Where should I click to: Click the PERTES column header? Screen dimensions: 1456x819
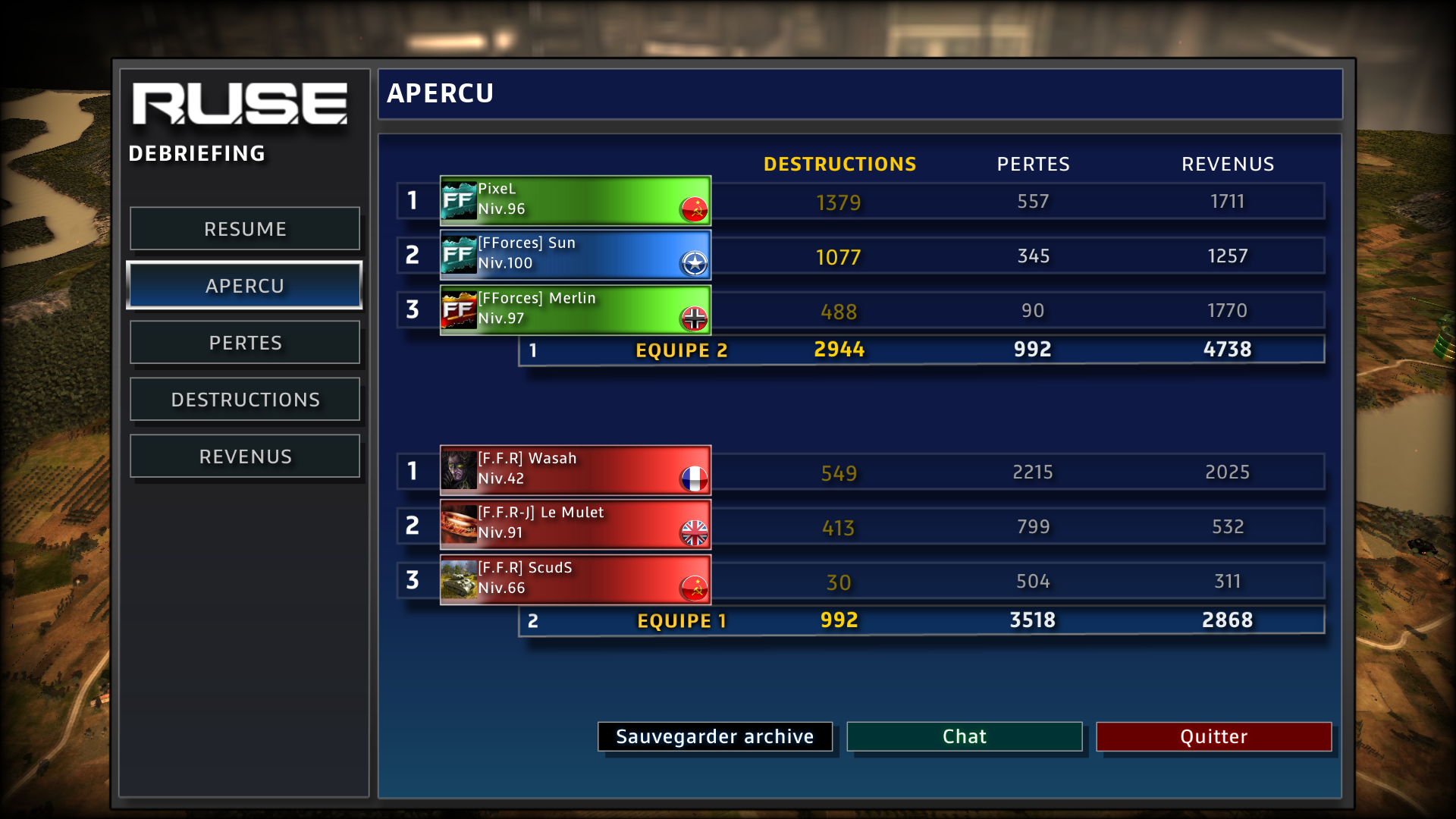pyautogui.click(x=1033, y=164)
